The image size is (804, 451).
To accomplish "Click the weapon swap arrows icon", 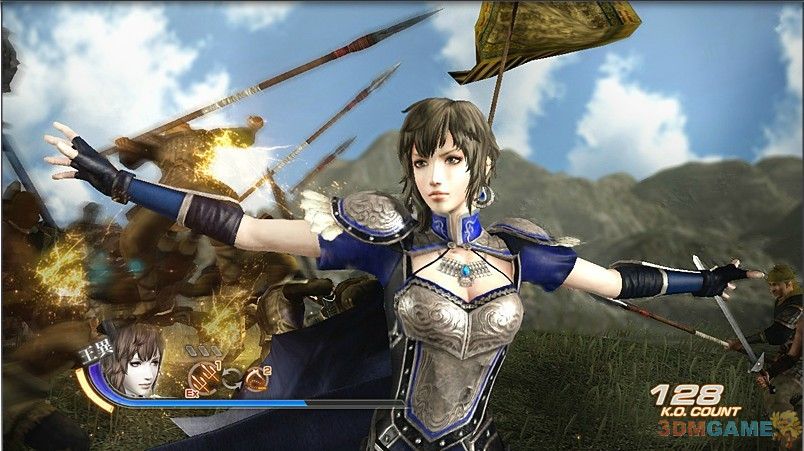I will (231, 378).
